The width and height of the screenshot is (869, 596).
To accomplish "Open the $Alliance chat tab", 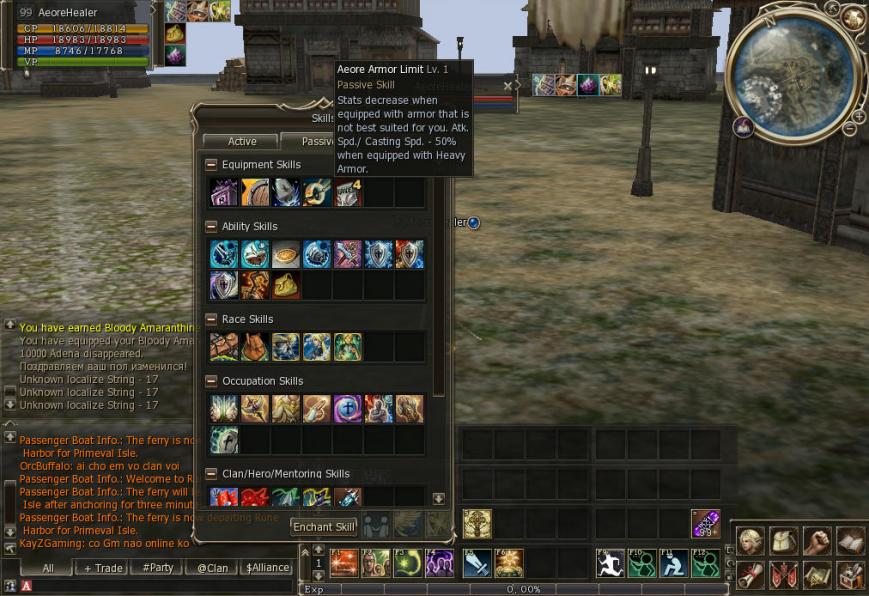I will (267, 568).
